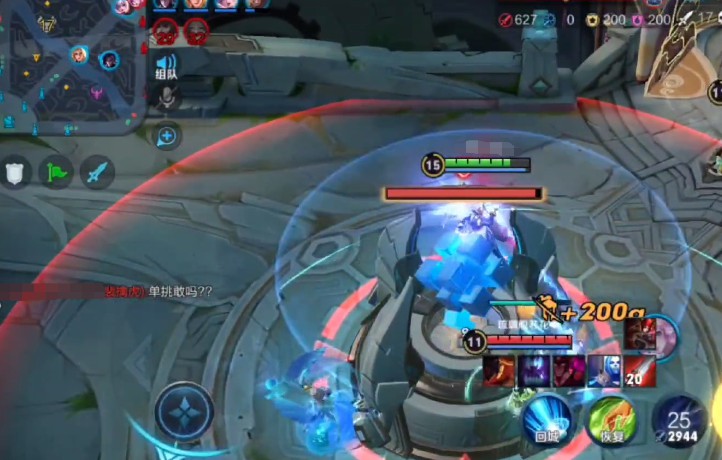Viewport: 722px width, 460px height.
Task: Toggle the microphone button
Action: coord(167,97)
